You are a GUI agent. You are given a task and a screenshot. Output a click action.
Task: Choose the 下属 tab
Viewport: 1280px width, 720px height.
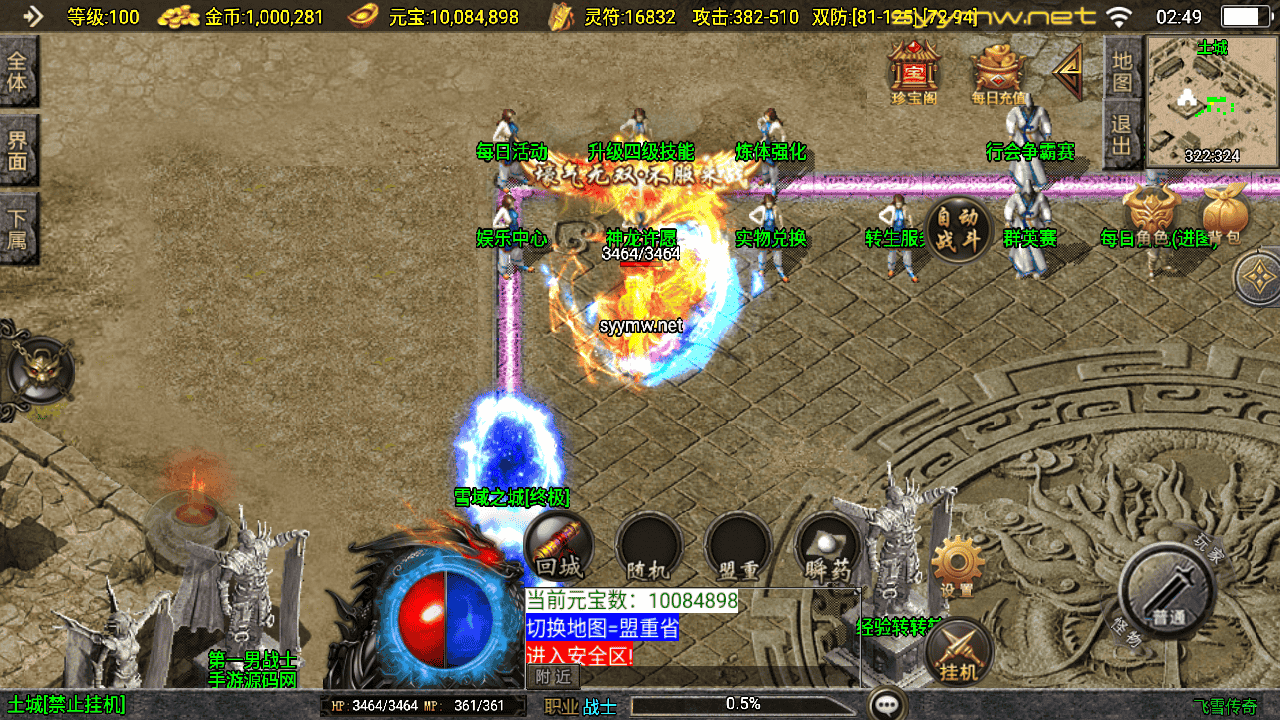(18, 228)
